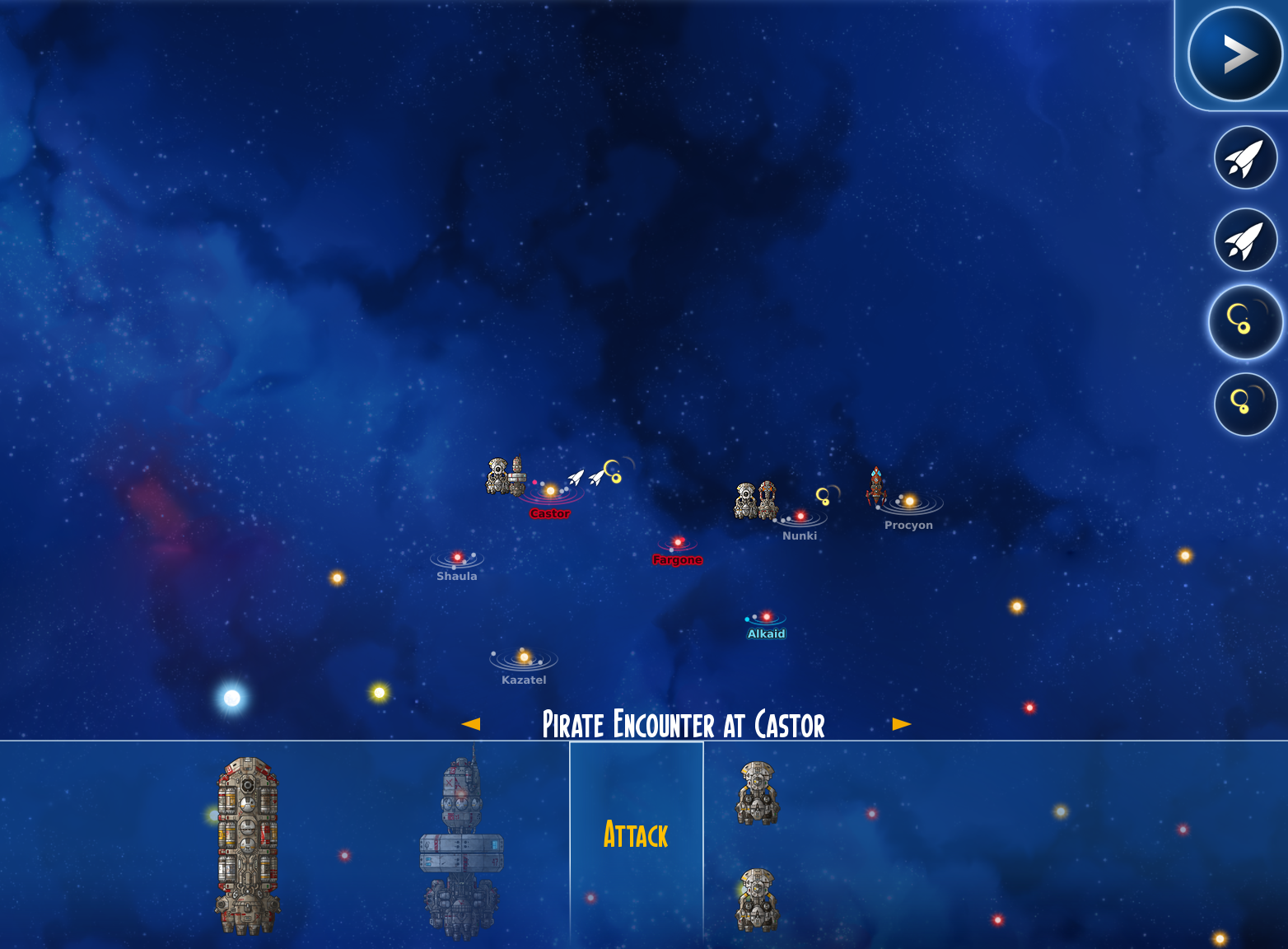Viewport: 1288px width, 949px height.
Task: End the turn with the arrow button
Action: point(1234,54)
